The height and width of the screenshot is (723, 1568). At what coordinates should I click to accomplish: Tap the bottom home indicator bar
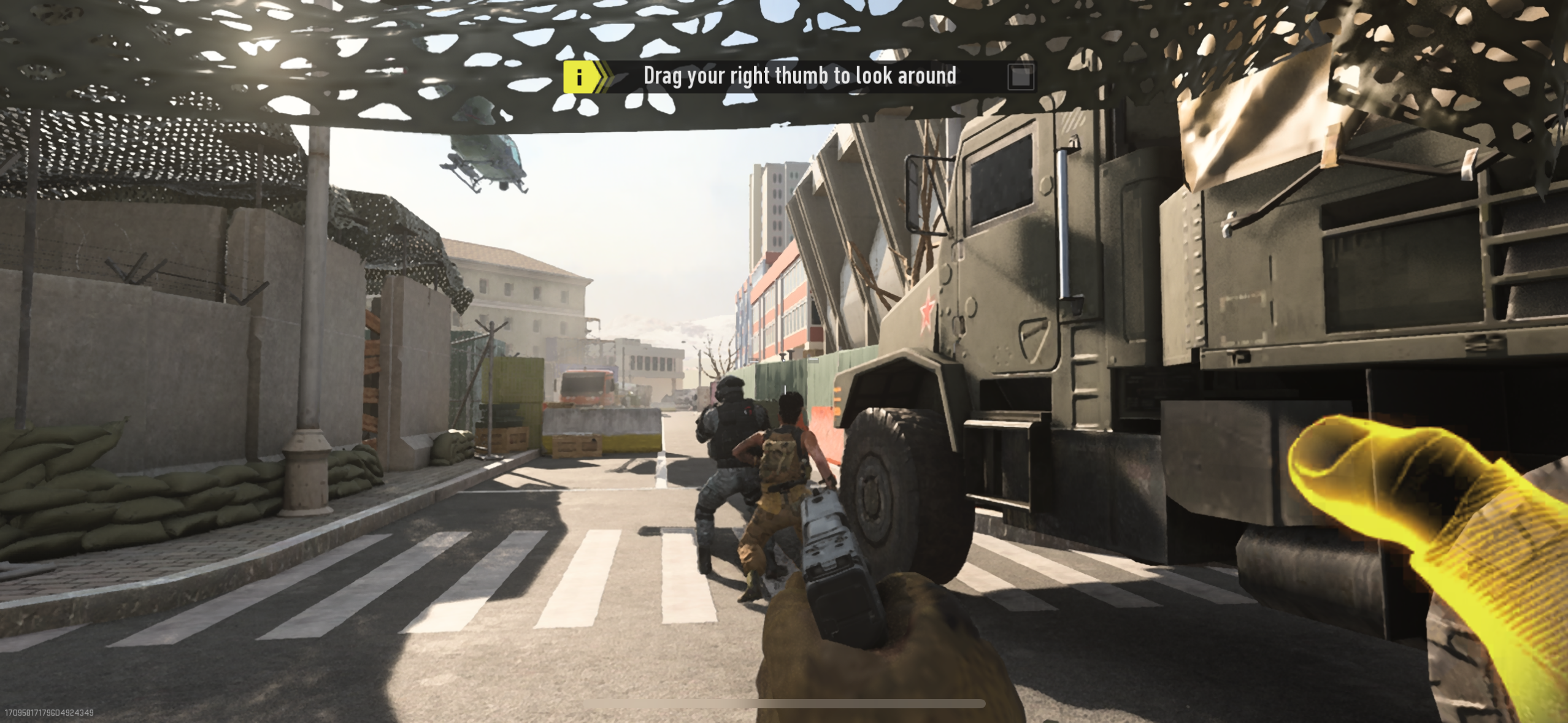point(784,703)
